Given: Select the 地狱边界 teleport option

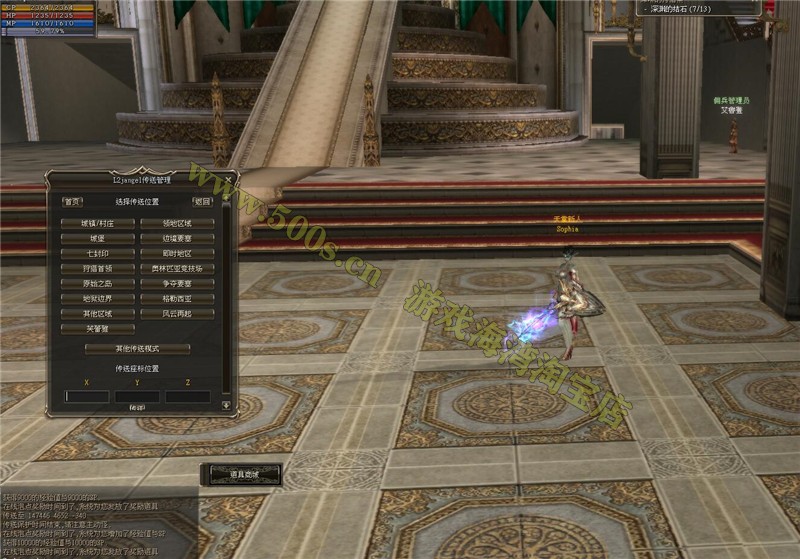Looking at the screenshot, I should click(x=97, y=299).
